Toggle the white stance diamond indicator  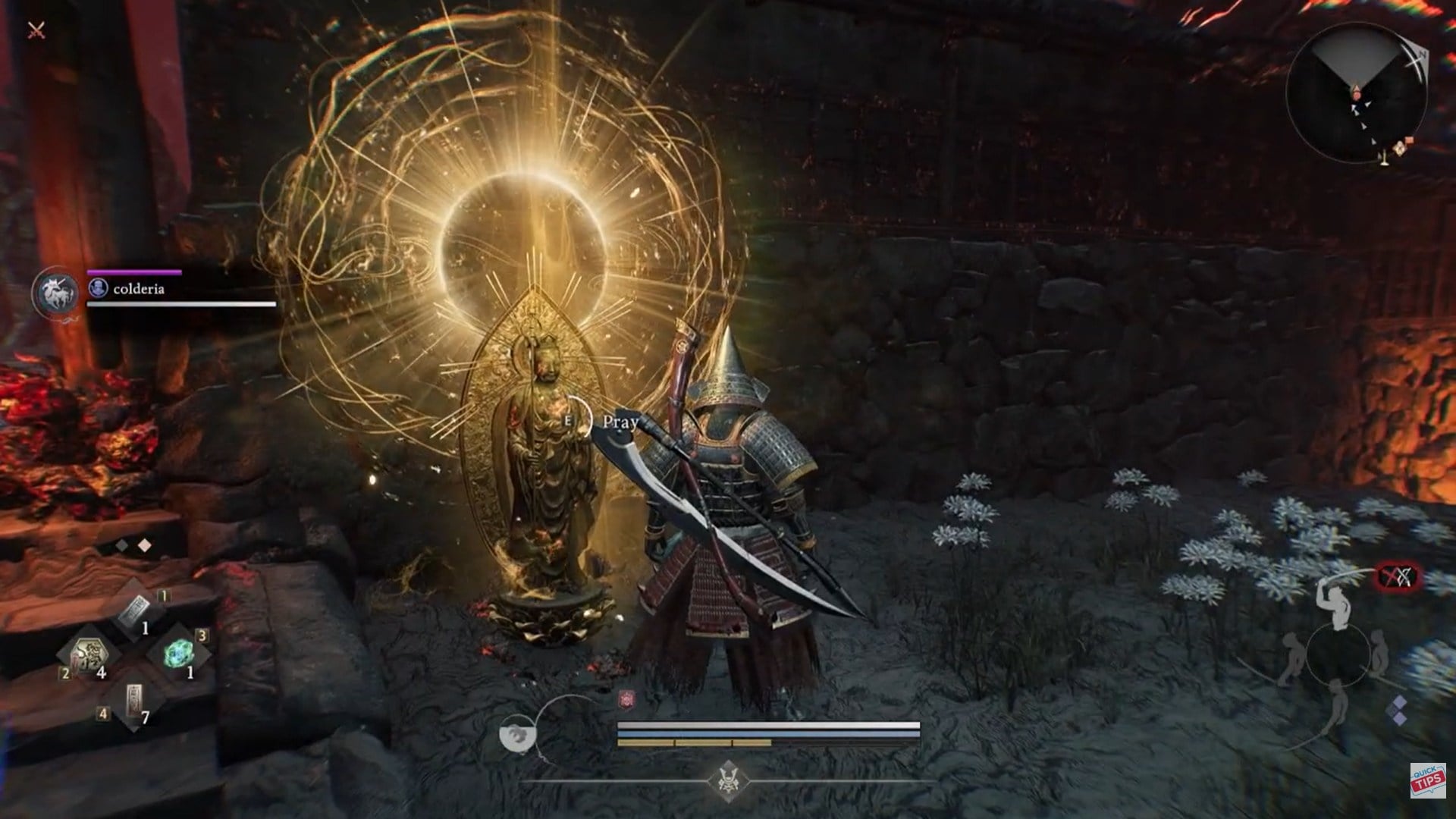point(144,544)
